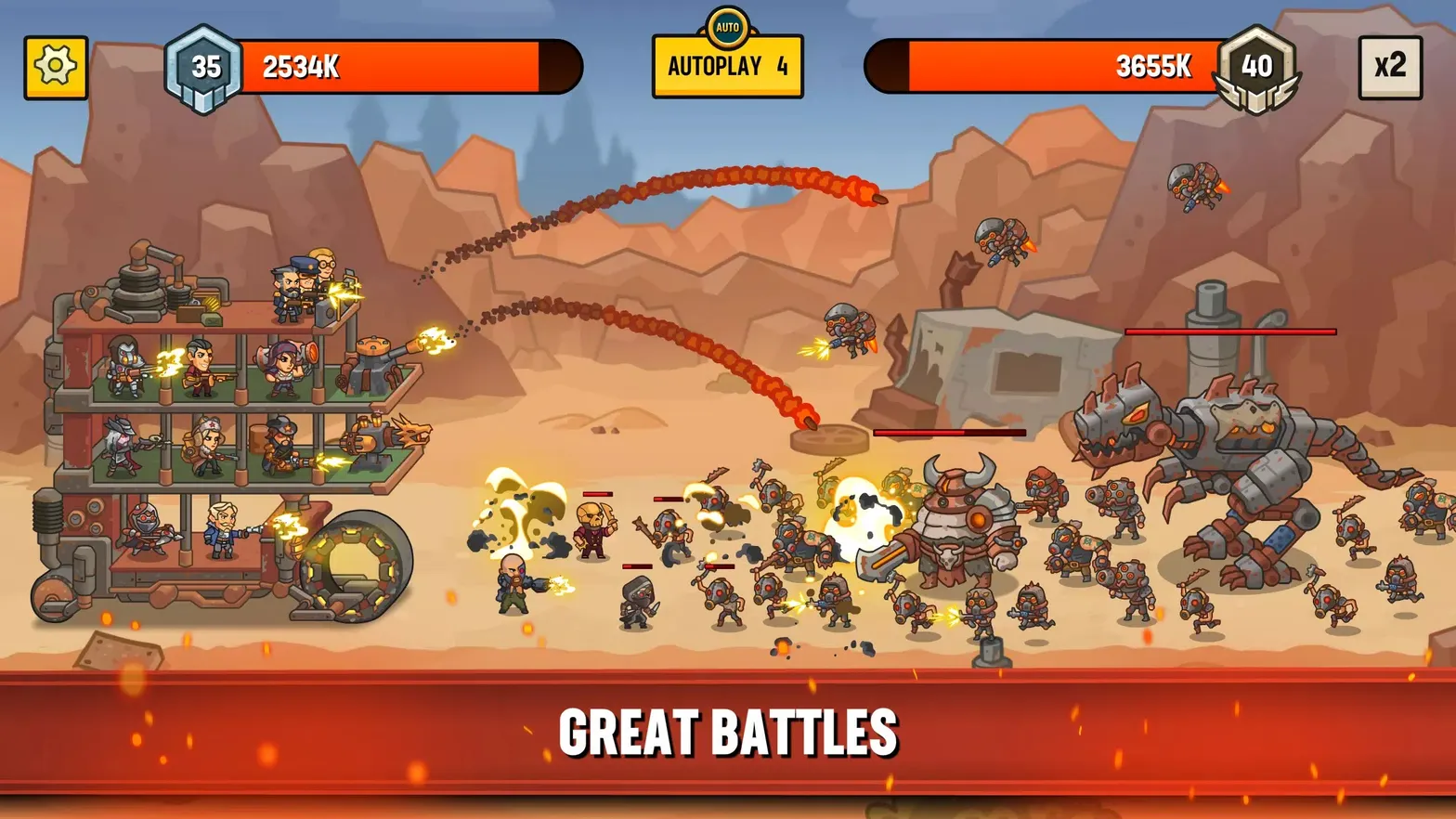This screenshot has height=819, width=1456.
Task: Click the circular AUTO emblem above Autoplay
Action: [x=727, y=25]
